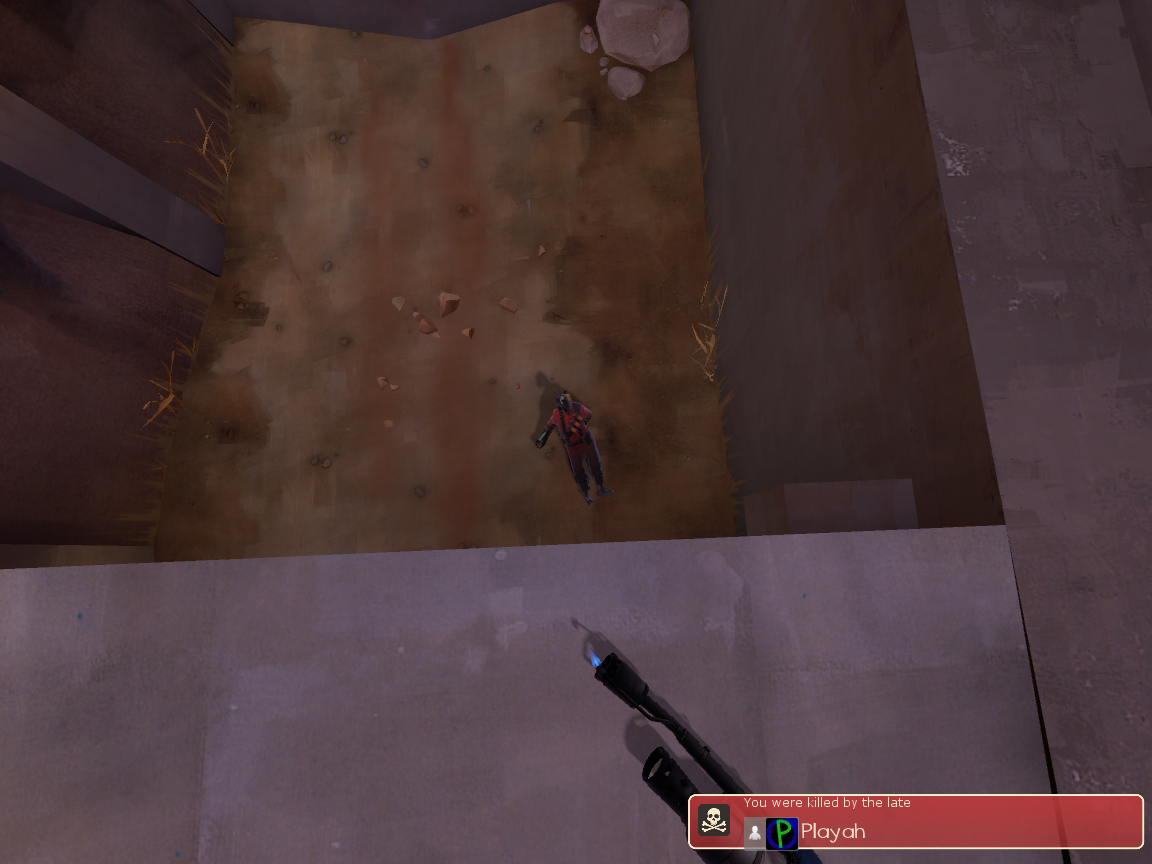This screenshot has height=864, width=1152.
Task: Select the skull and crossbones death icon
Action: [x=713, y=821]
